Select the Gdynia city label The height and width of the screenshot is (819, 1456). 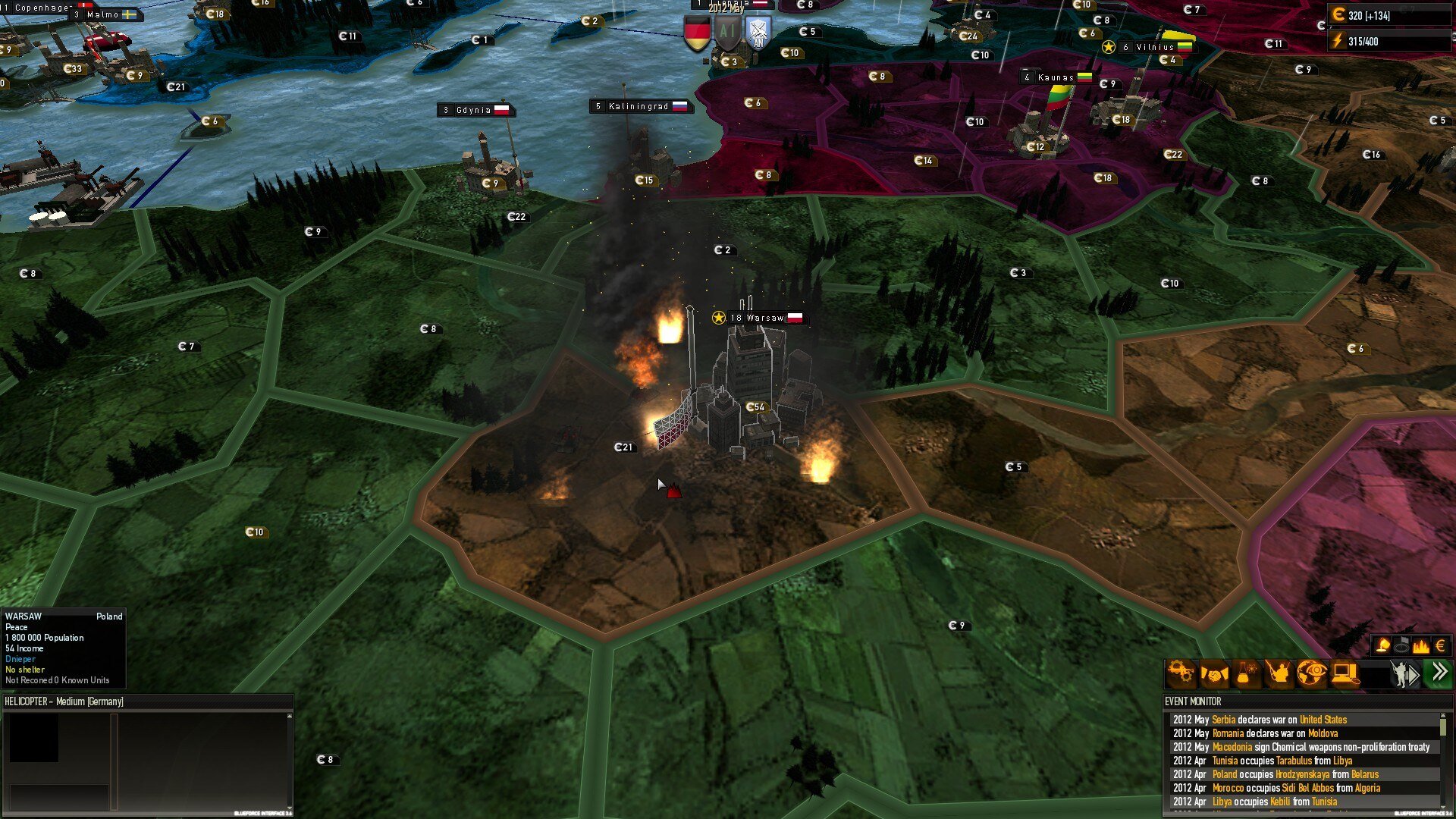(x=475, y=111)
